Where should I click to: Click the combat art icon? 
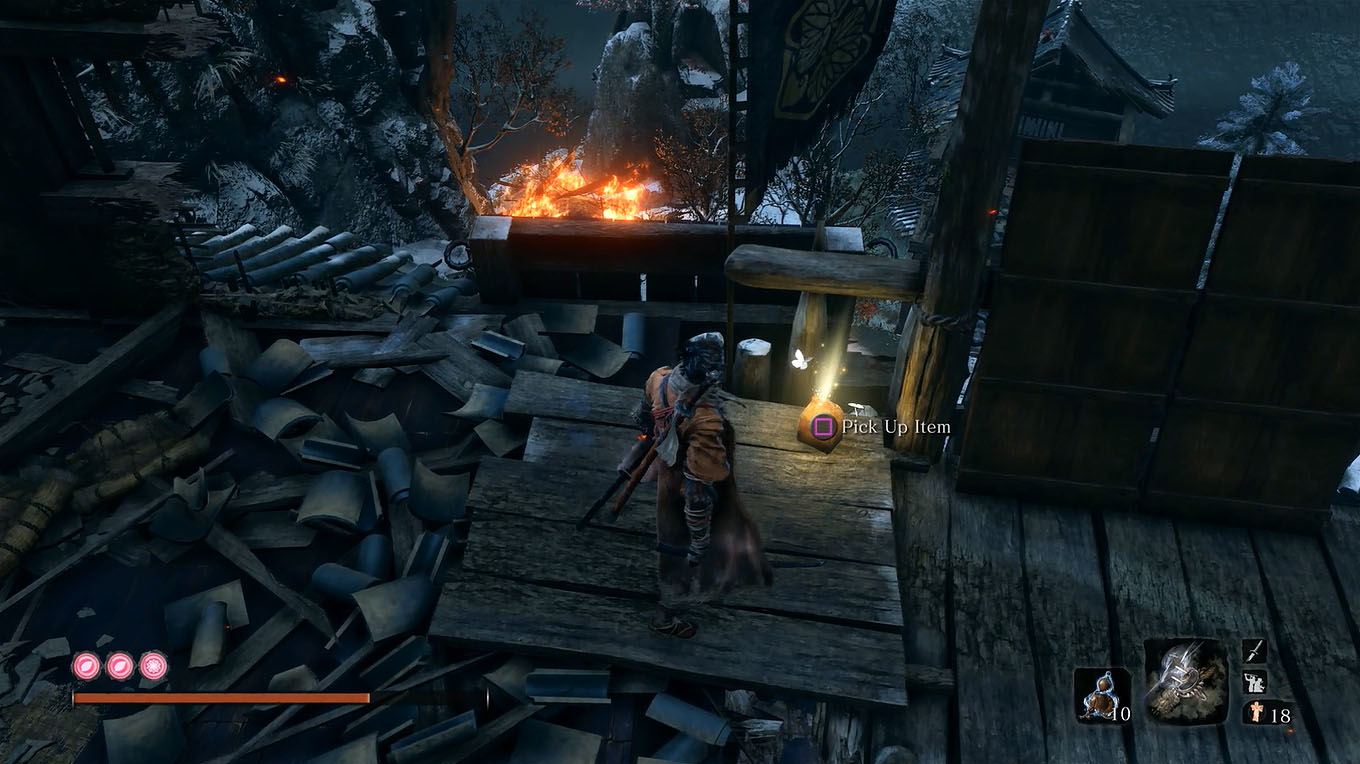1254,682
